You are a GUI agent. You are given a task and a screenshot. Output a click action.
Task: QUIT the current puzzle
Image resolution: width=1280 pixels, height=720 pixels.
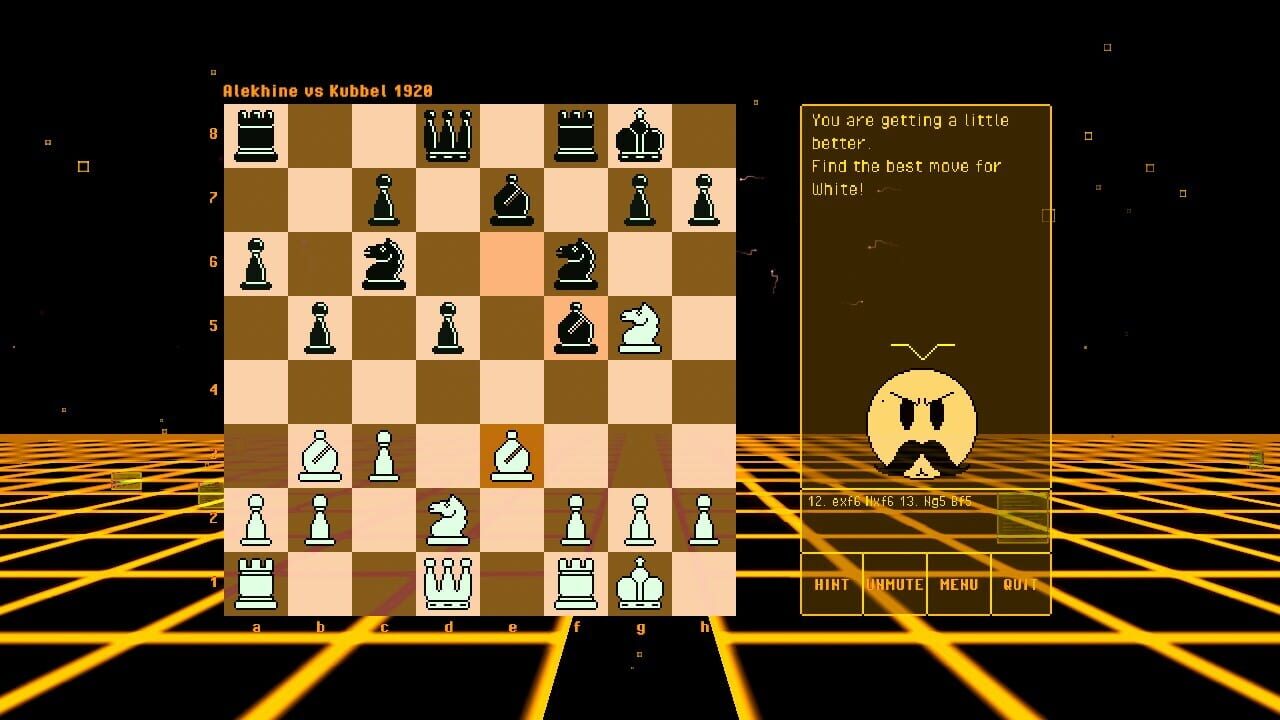[1020, 586]
